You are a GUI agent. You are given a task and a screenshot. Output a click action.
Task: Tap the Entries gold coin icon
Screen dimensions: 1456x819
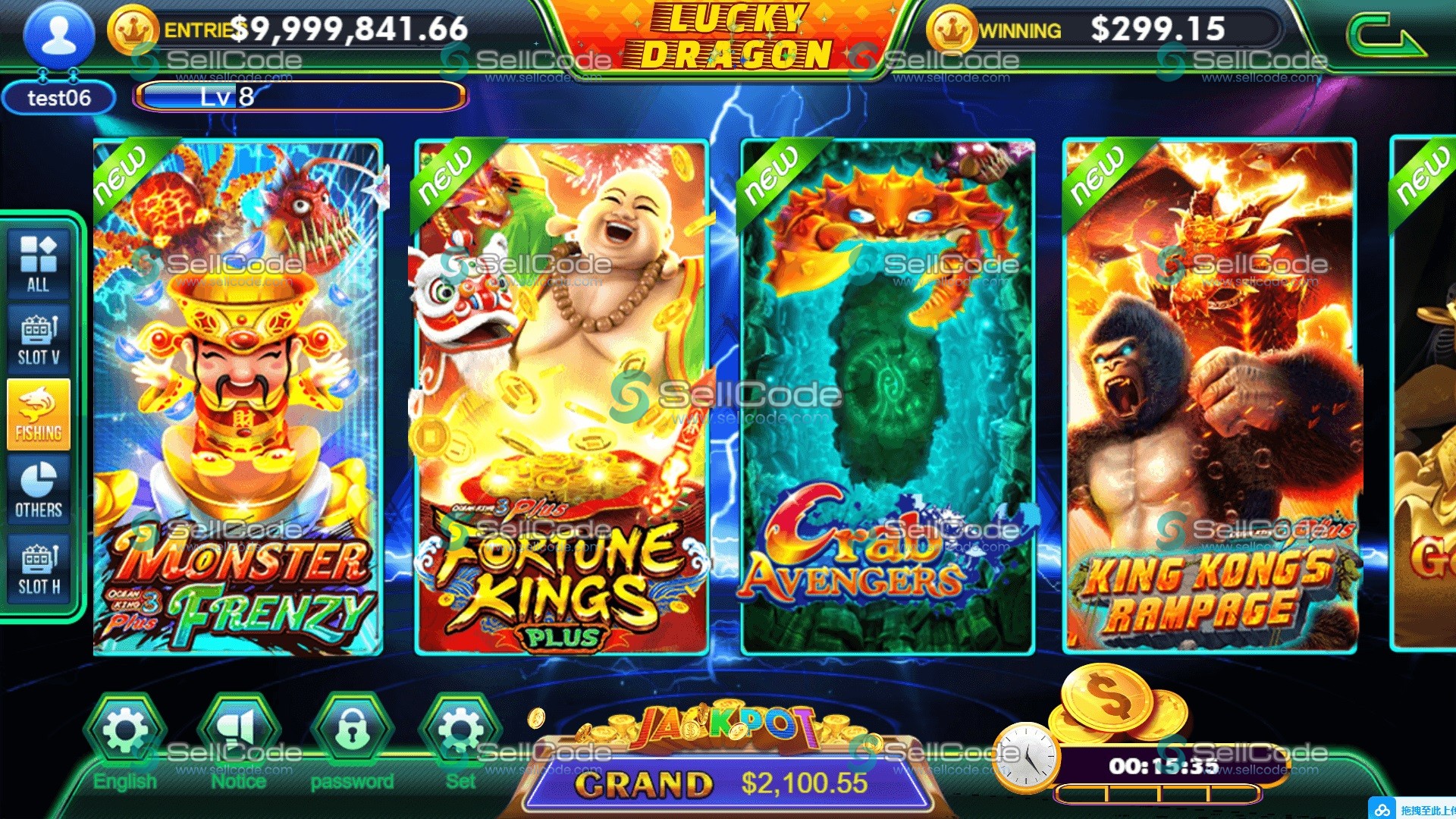point(133,30)
